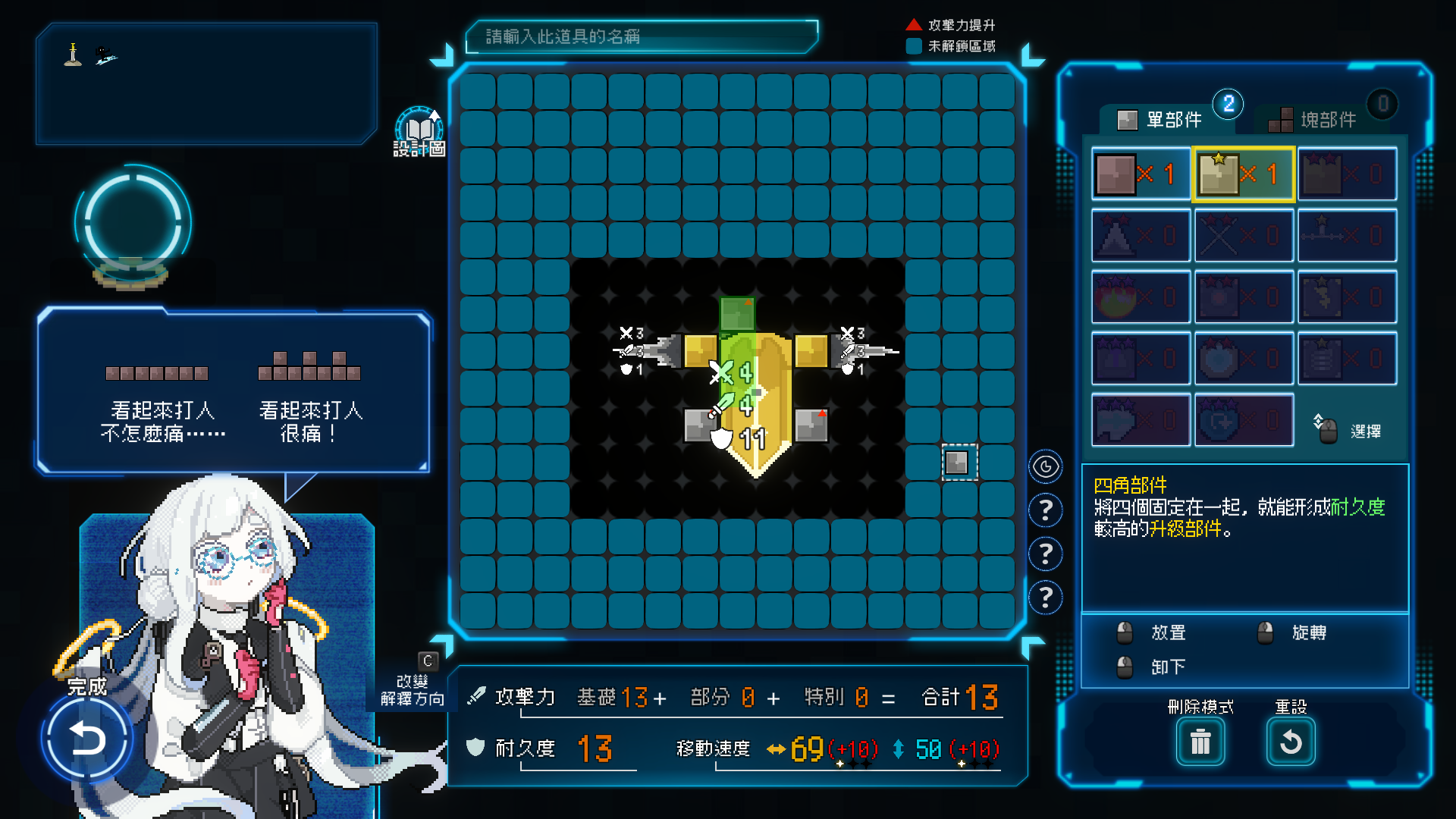Activate 刪除模式 trash button

[1200, 741]
